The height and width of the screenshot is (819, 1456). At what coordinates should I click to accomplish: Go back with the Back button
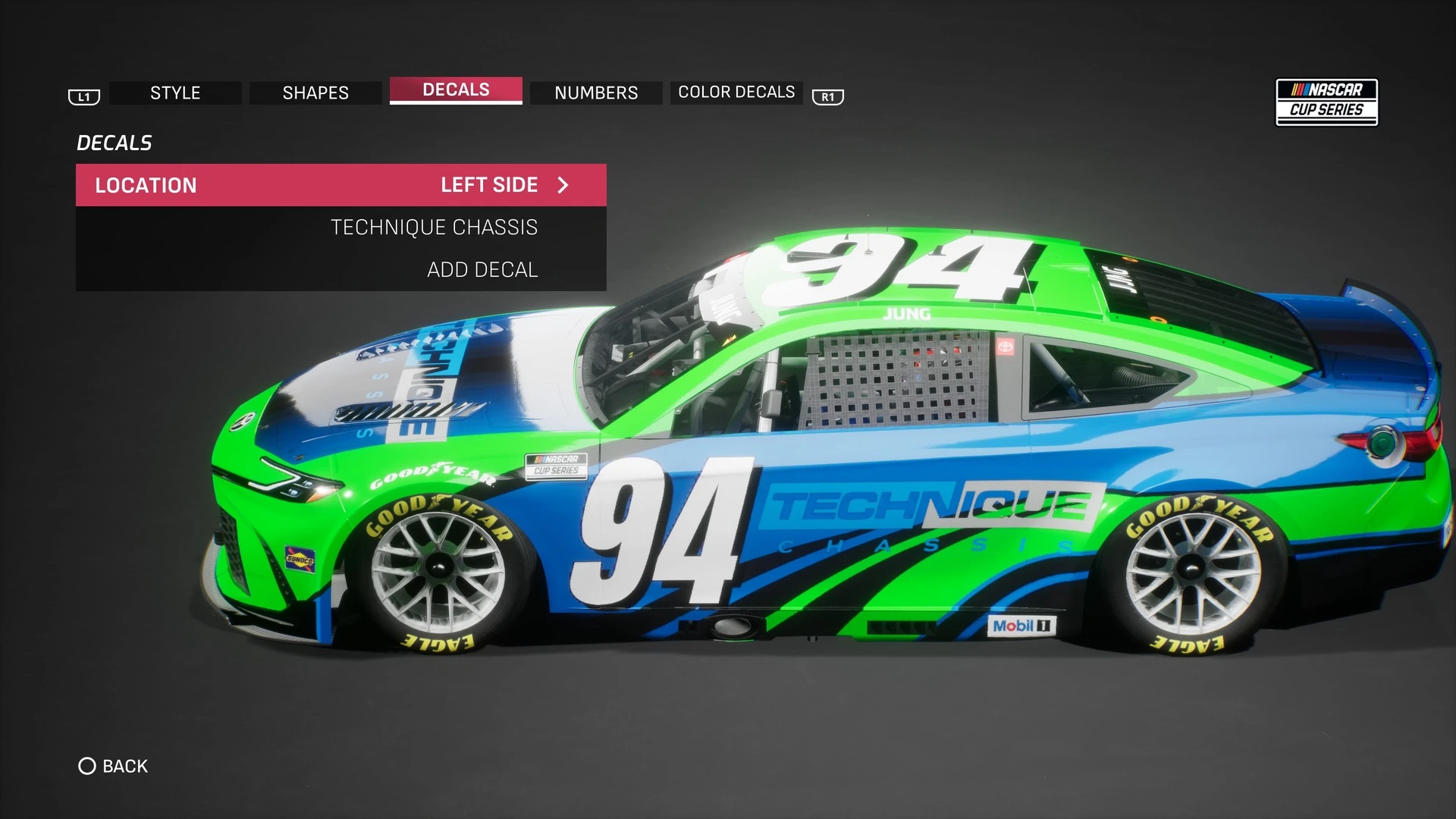[x=114, y=766]
